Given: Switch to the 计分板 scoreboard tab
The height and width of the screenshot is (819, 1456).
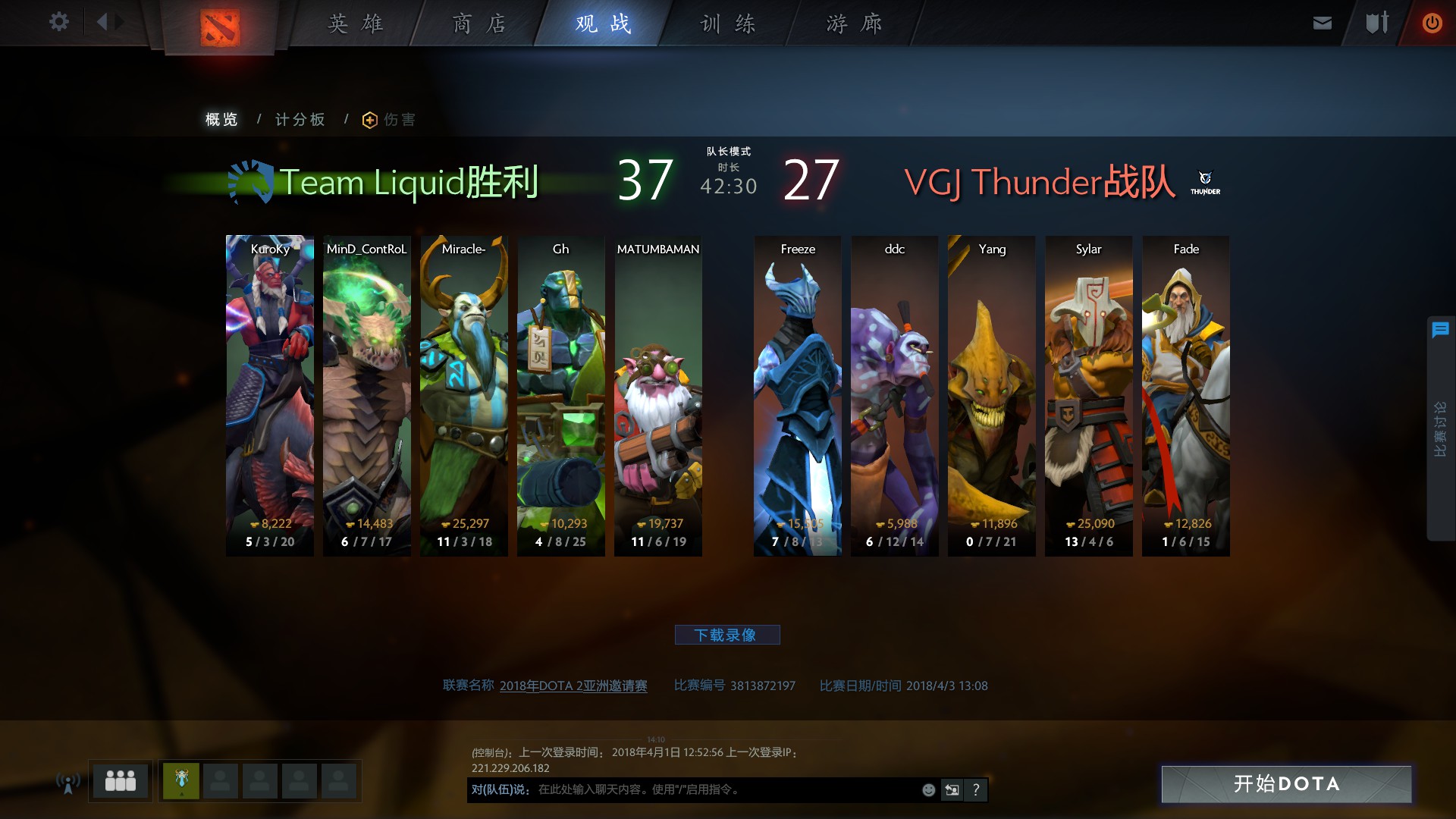Looking at the screenshot, I should click(x=300, y=119).
